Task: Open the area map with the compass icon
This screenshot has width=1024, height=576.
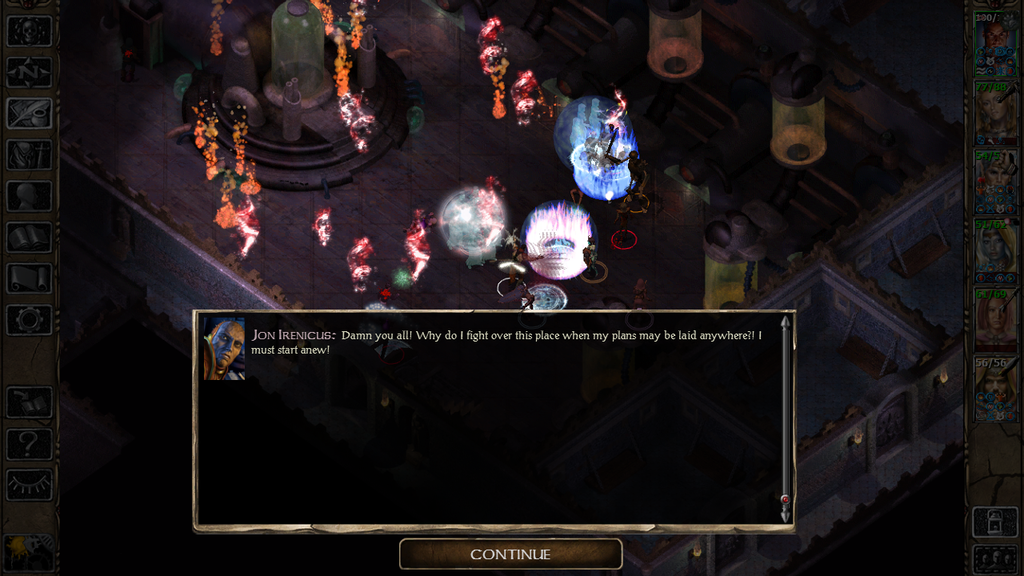Action: (29, 72)
